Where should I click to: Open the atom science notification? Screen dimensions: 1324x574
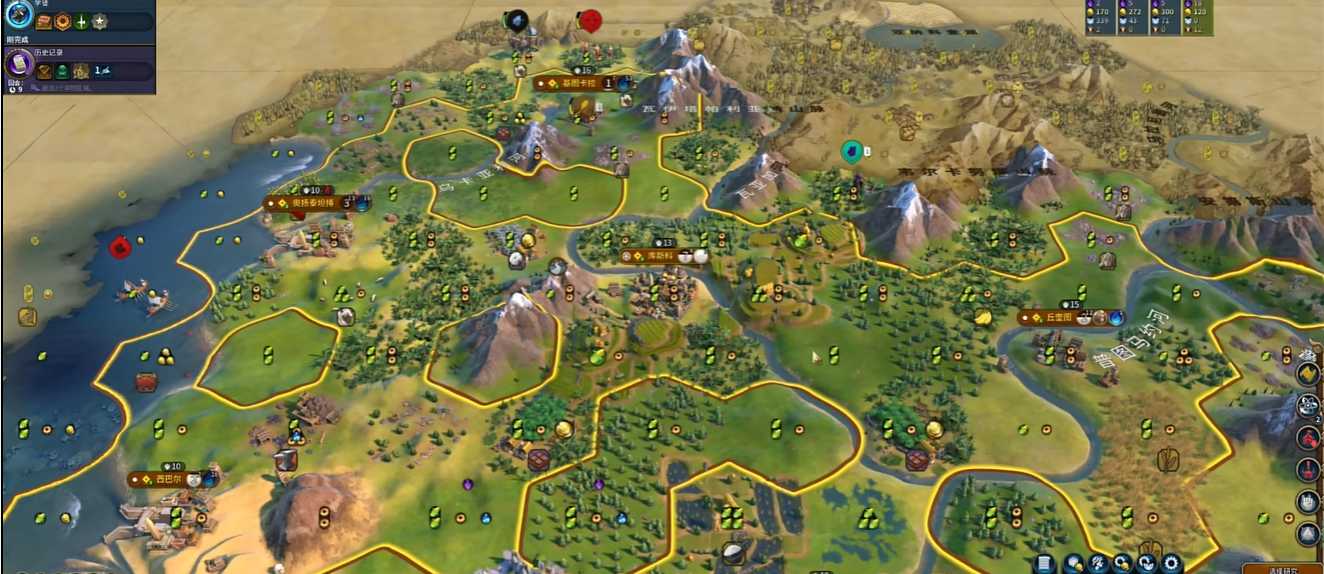[x=1308, y=406]
